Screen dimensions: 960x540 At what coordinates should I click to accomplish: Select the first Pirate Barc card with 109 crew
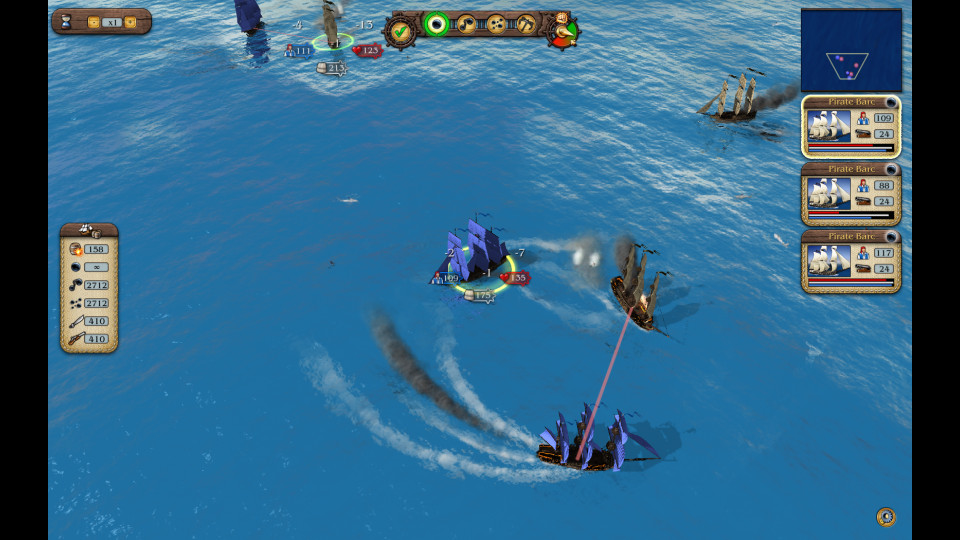click(x=851, y=127)
